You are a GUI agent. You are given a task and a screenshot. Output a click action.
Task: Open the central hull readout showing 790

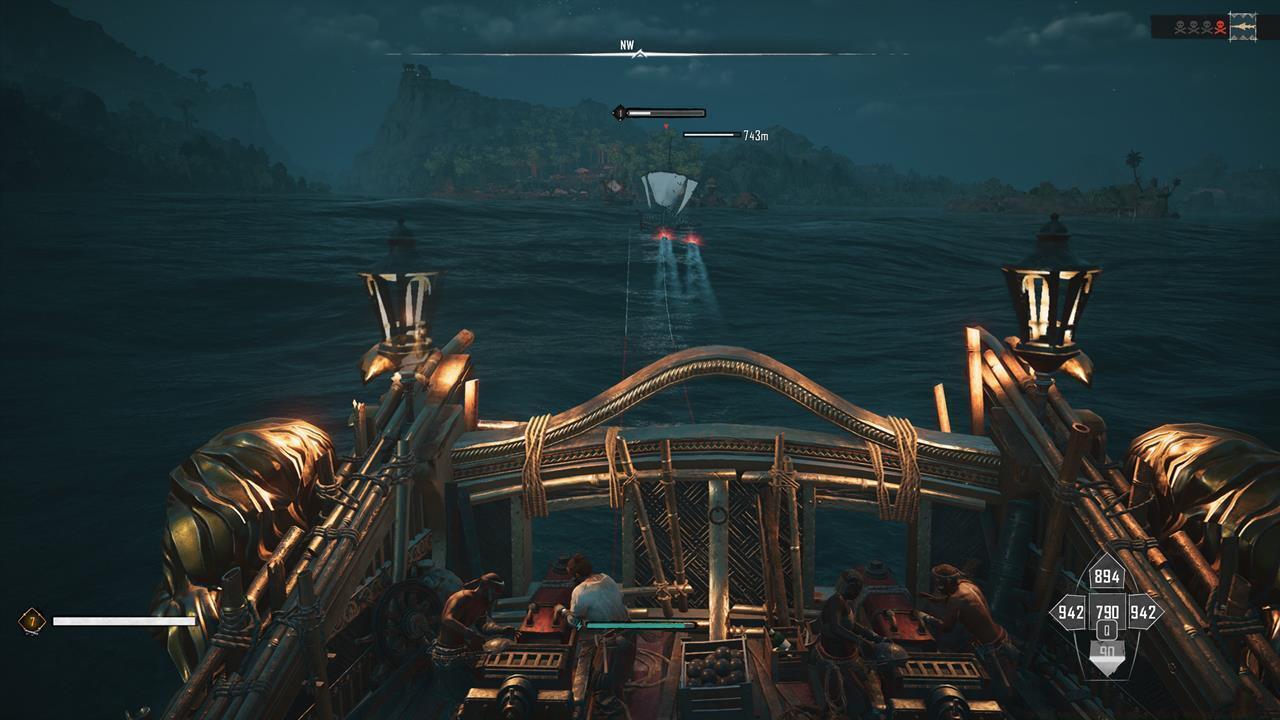click(1107, 611)
